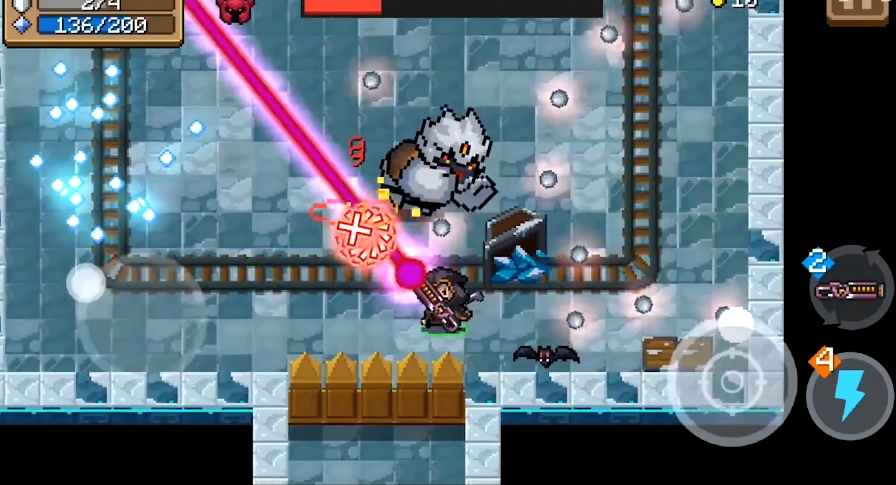896x485 pixels.
Task: Switch weapon using the gun icon
Action: click(x=851, y=290)
